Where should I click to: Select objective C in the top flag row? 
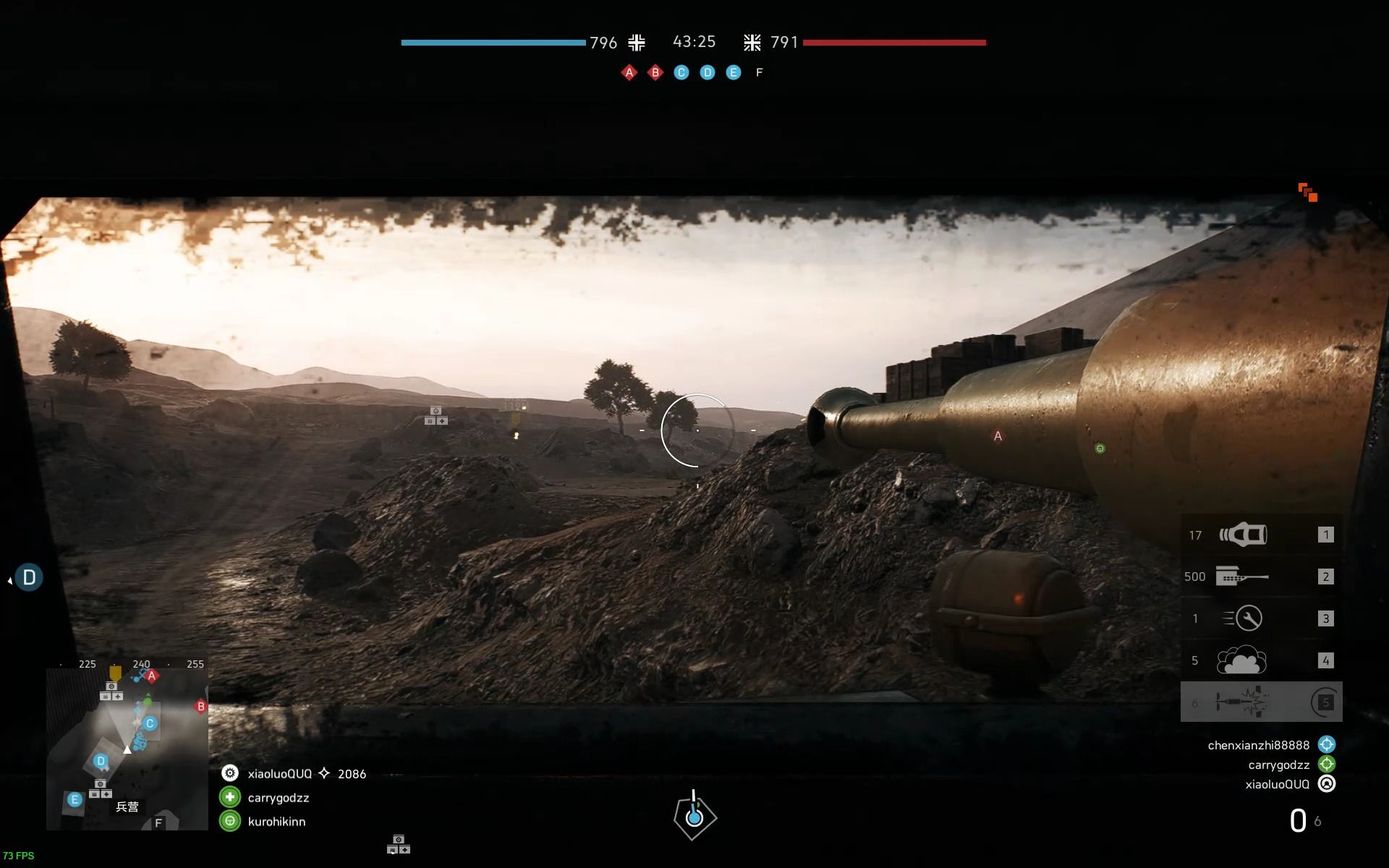click(681, 72)
